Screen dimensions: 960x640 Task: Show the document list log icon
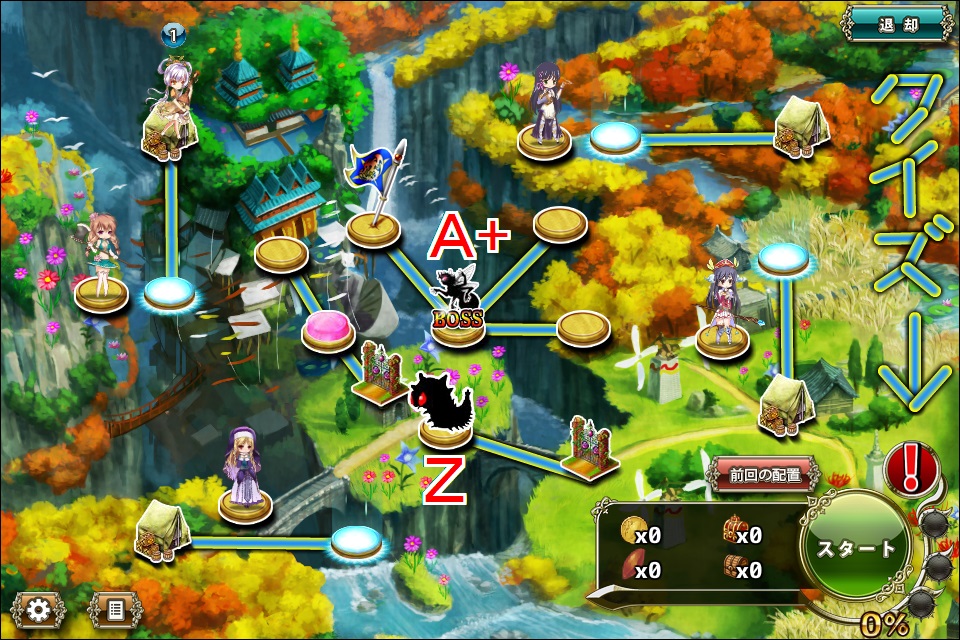pos(115,608)
